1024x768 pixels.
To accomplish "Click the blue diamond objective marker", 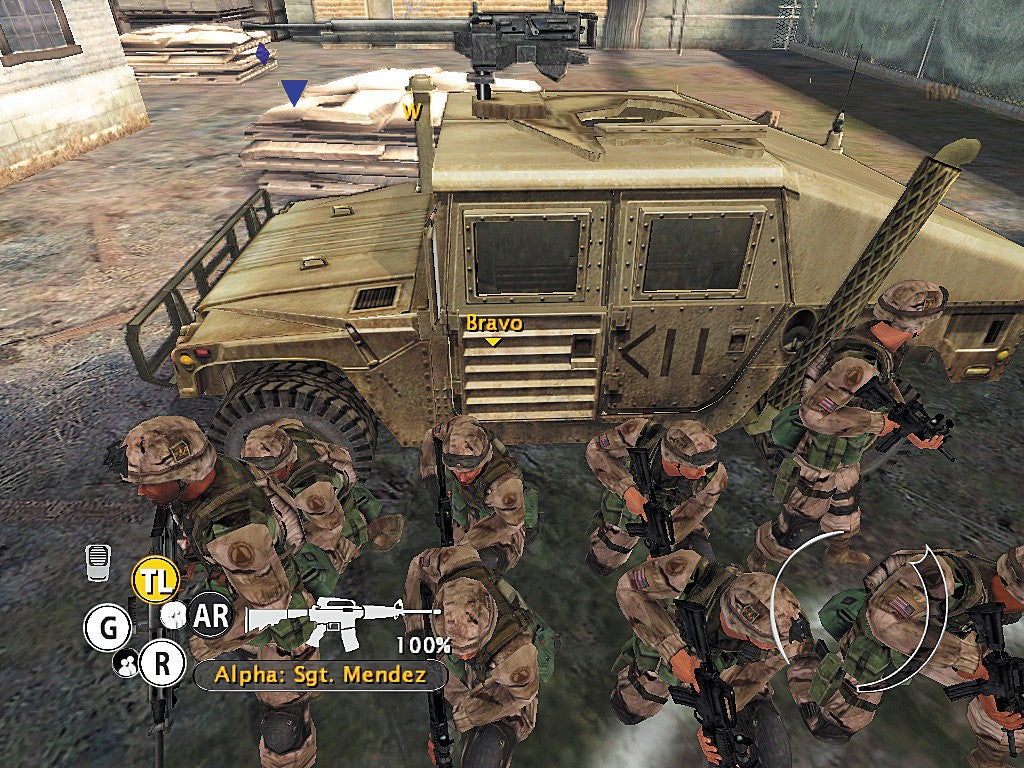I will [263, 54].
